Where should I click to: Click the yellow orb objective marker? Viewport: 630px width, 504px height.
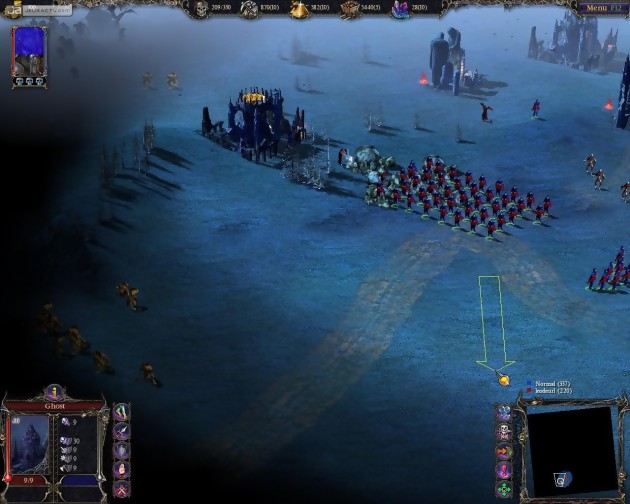coord(505,380)
